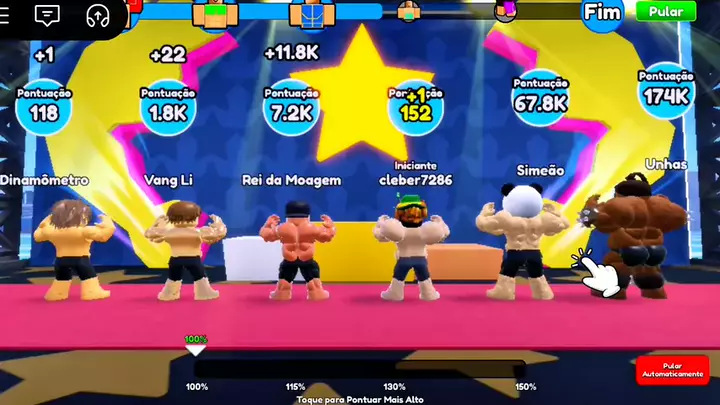Open the Roblox chat speech-bubble icon

[47, 15]
